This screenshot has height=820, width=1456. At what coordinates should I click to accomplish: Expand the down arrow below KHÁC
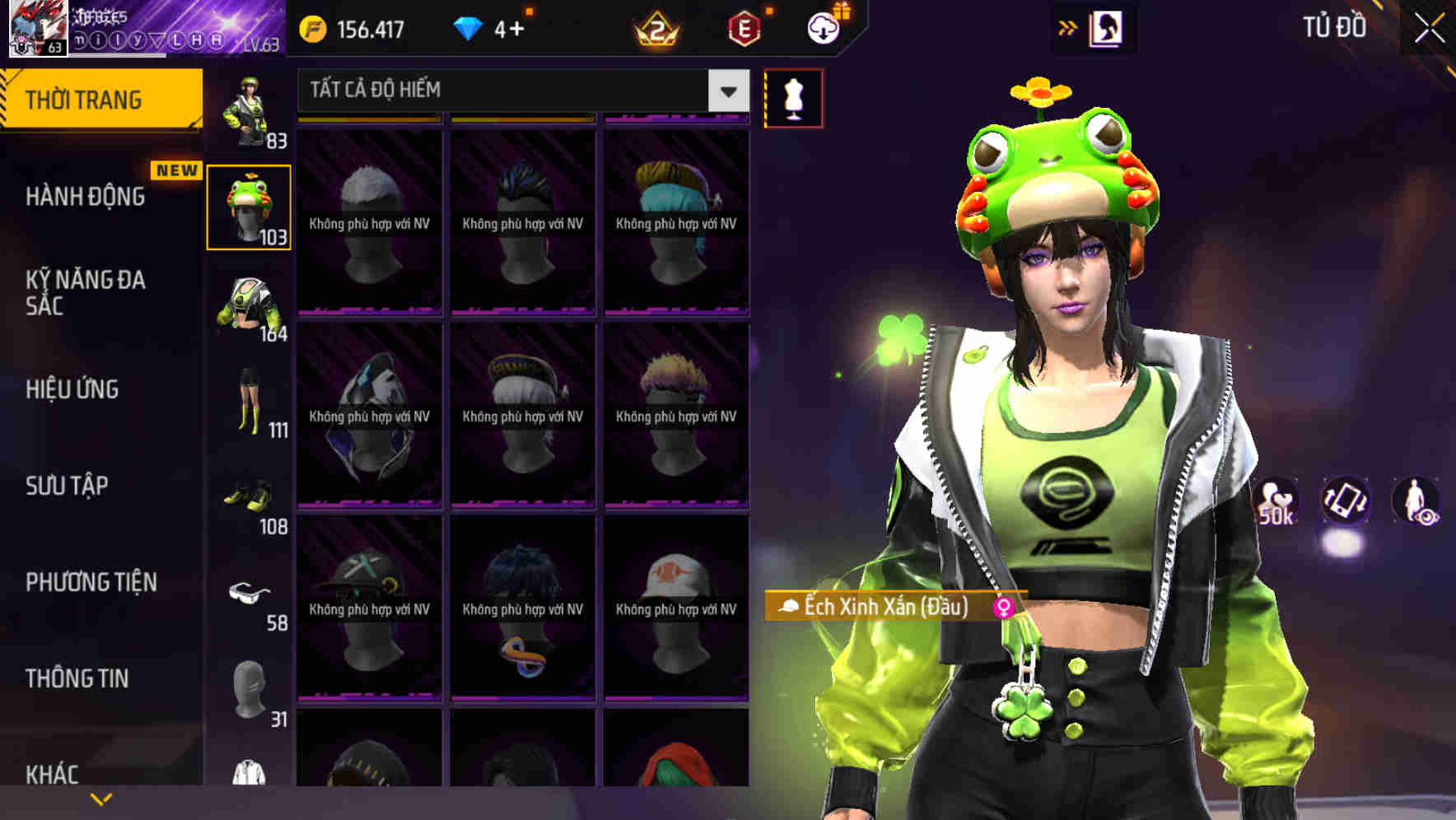[101, 797]
